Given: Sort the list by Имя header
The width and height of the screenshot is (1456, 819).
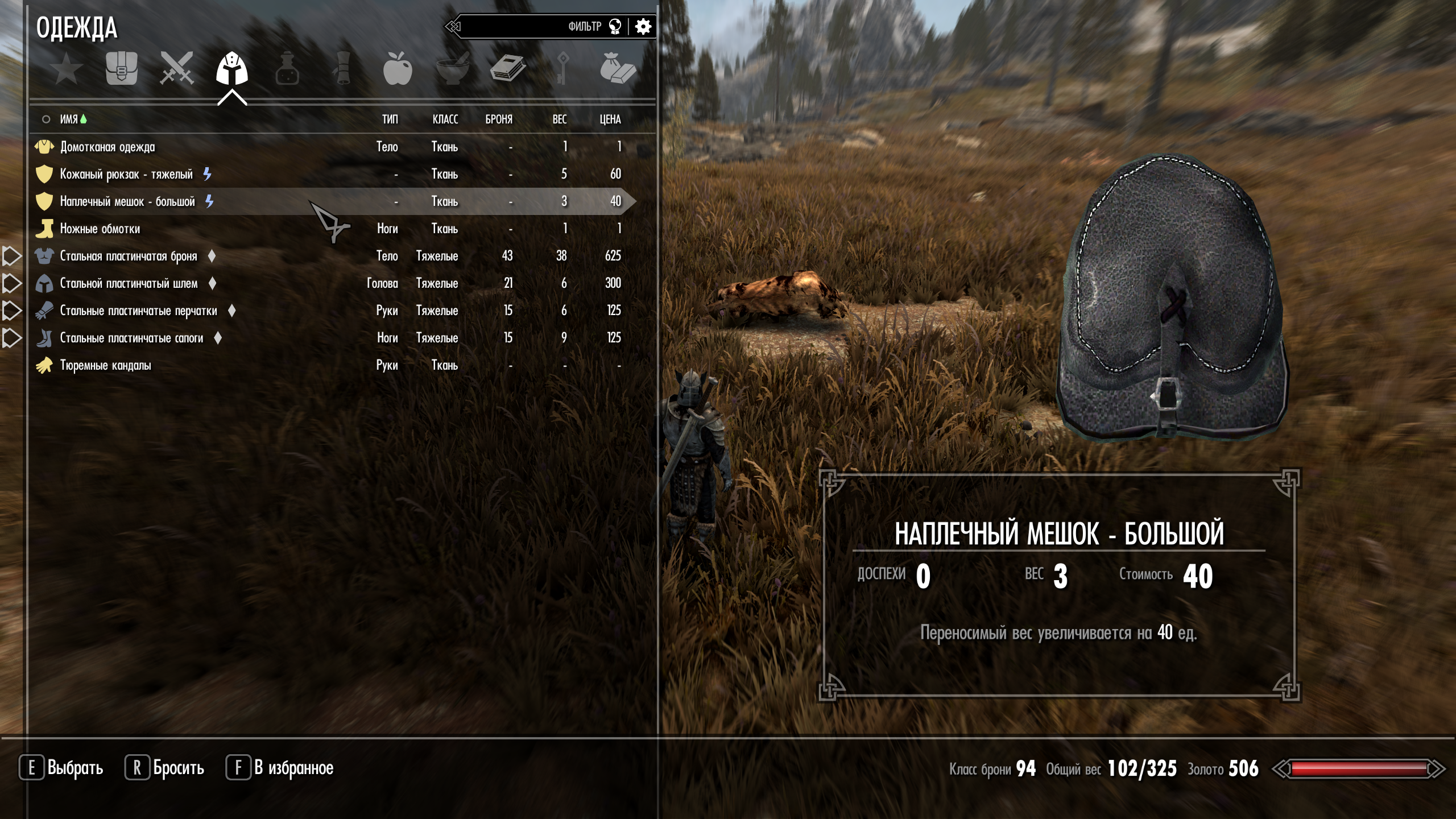Looking at the screenshot, I should click(x=69, y=119).
